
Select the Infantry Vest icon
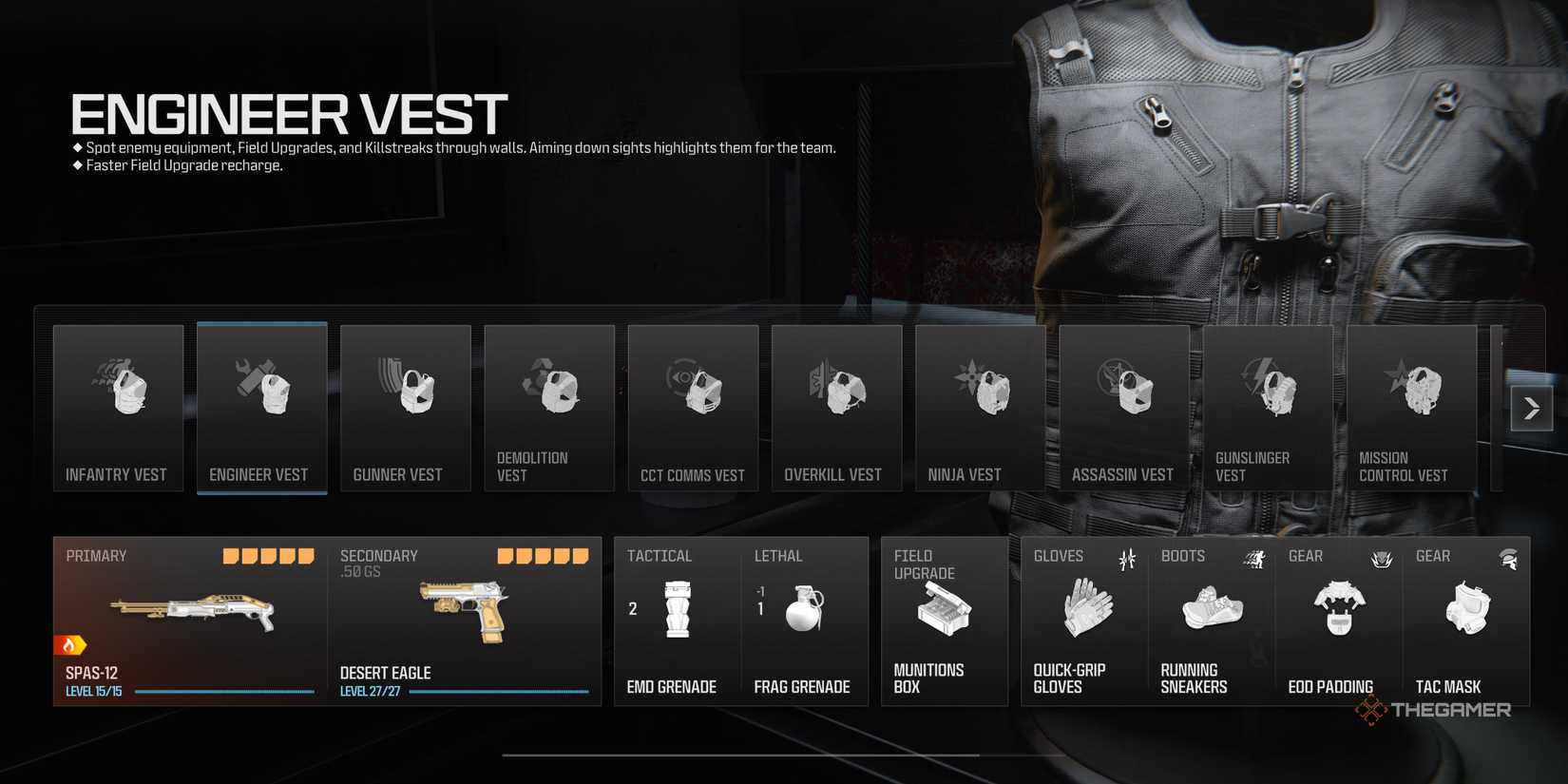pyautogui.click(x=118, y=407)
